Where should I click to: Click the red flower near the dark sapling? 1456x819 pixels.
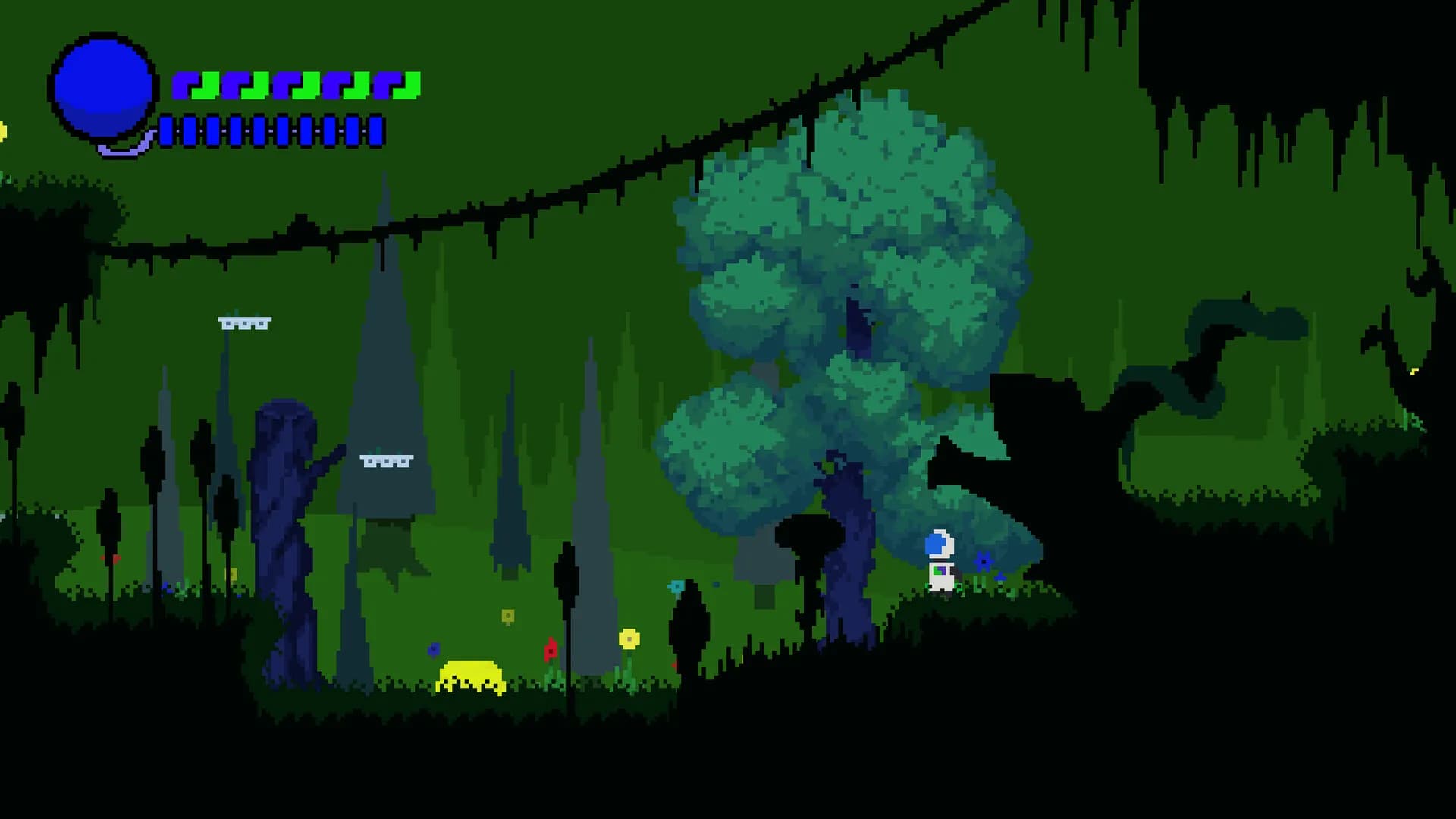point(549,651)
